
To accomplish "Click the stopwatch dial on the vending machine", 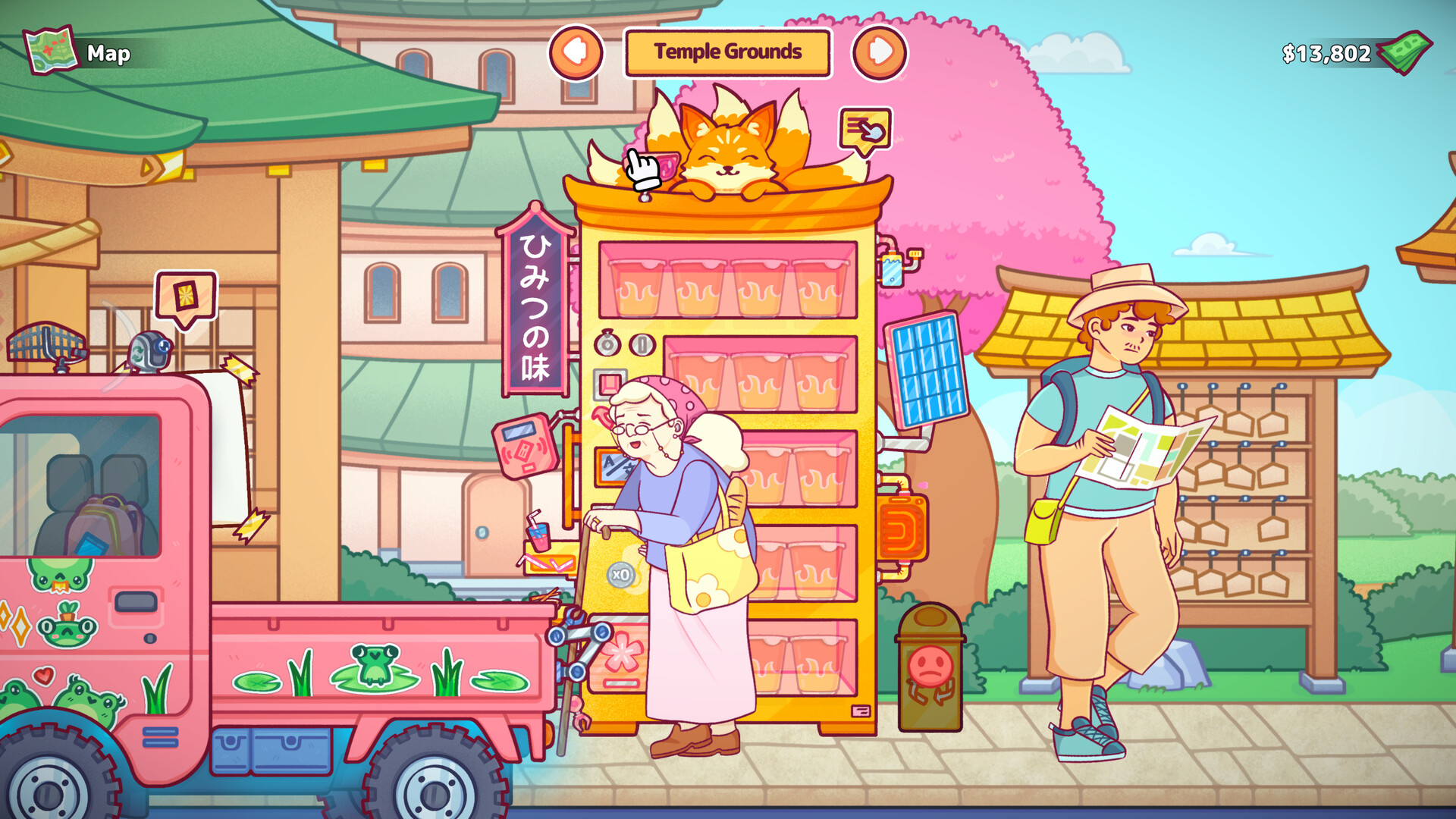I will (x=607, y=344).
